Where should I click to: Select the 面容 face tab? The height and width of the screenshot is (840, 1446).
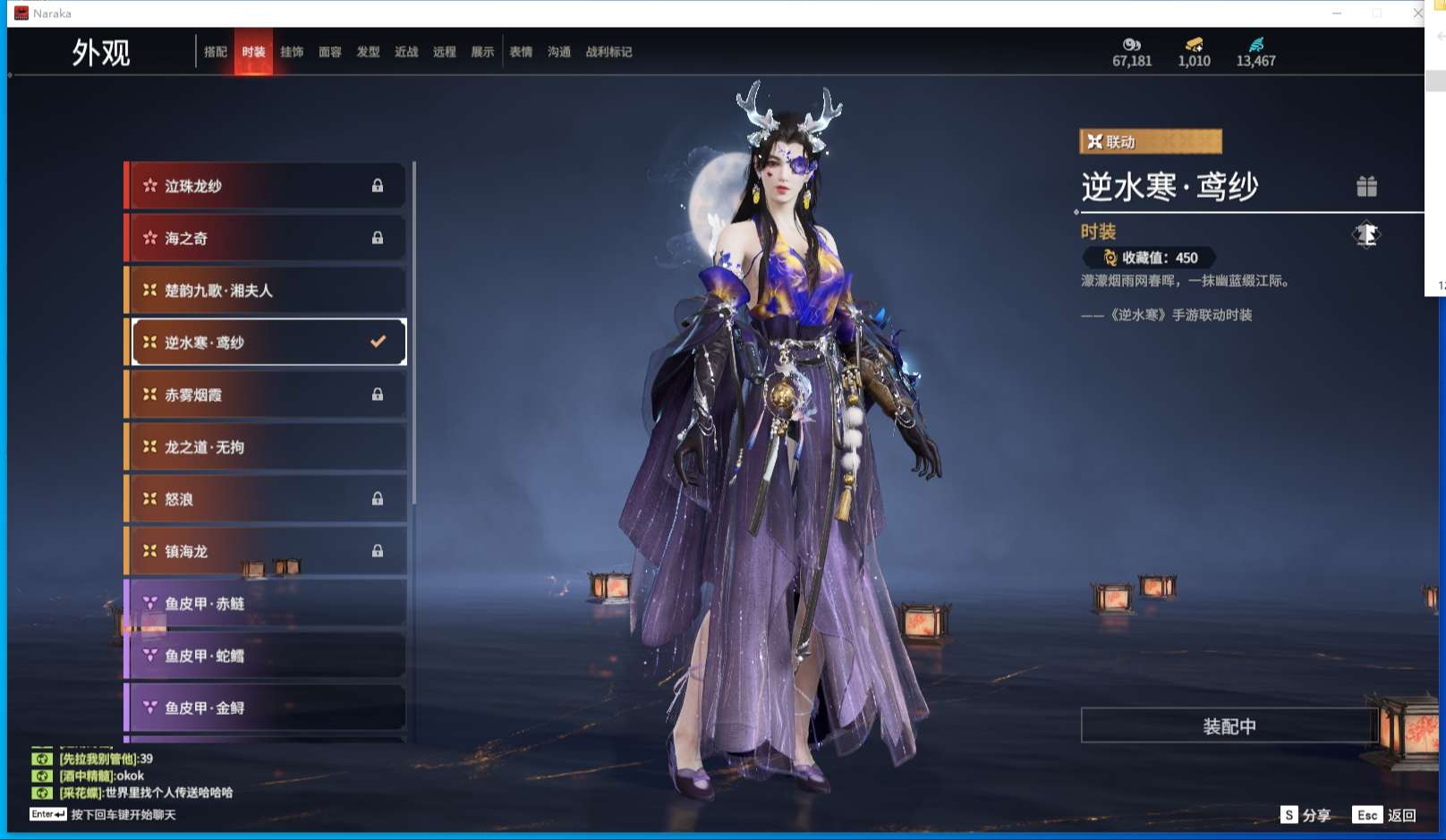click(x=330, y=52)
